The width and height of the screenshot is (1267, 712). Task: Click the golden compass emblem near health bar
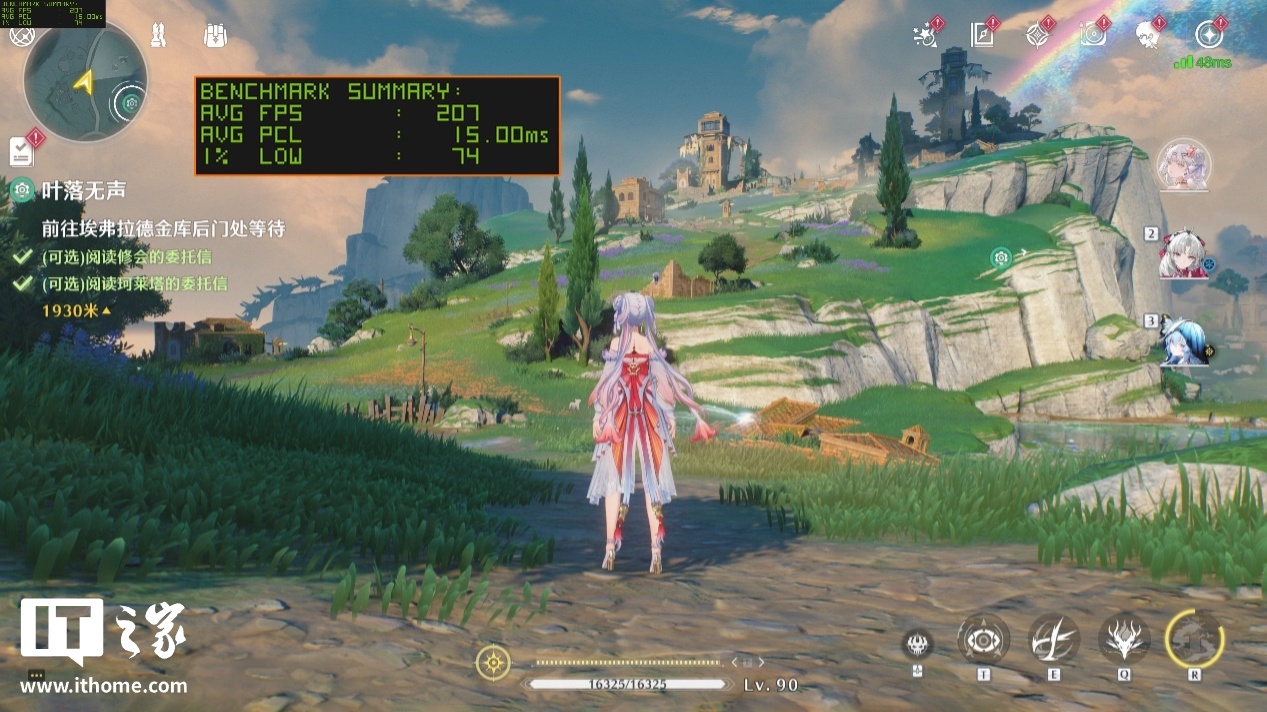coord(493,662)
